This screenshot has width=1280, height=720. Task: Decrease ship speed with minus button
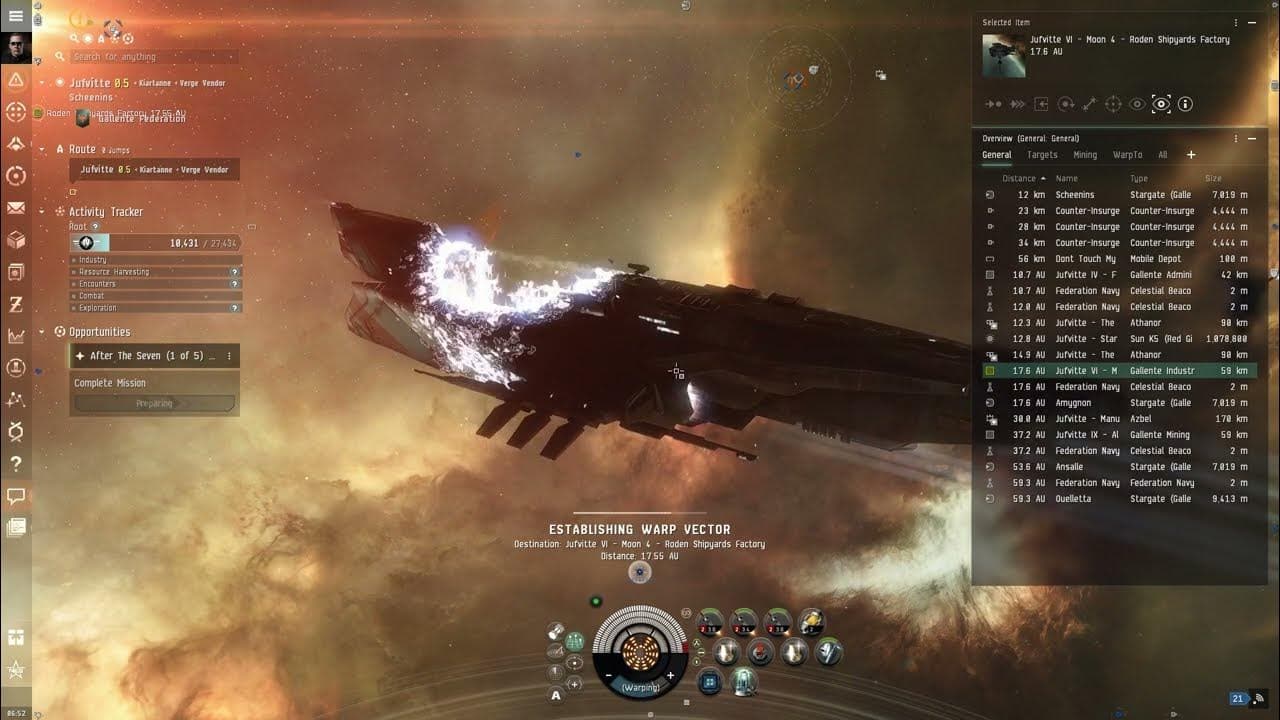tap(609, 676)
